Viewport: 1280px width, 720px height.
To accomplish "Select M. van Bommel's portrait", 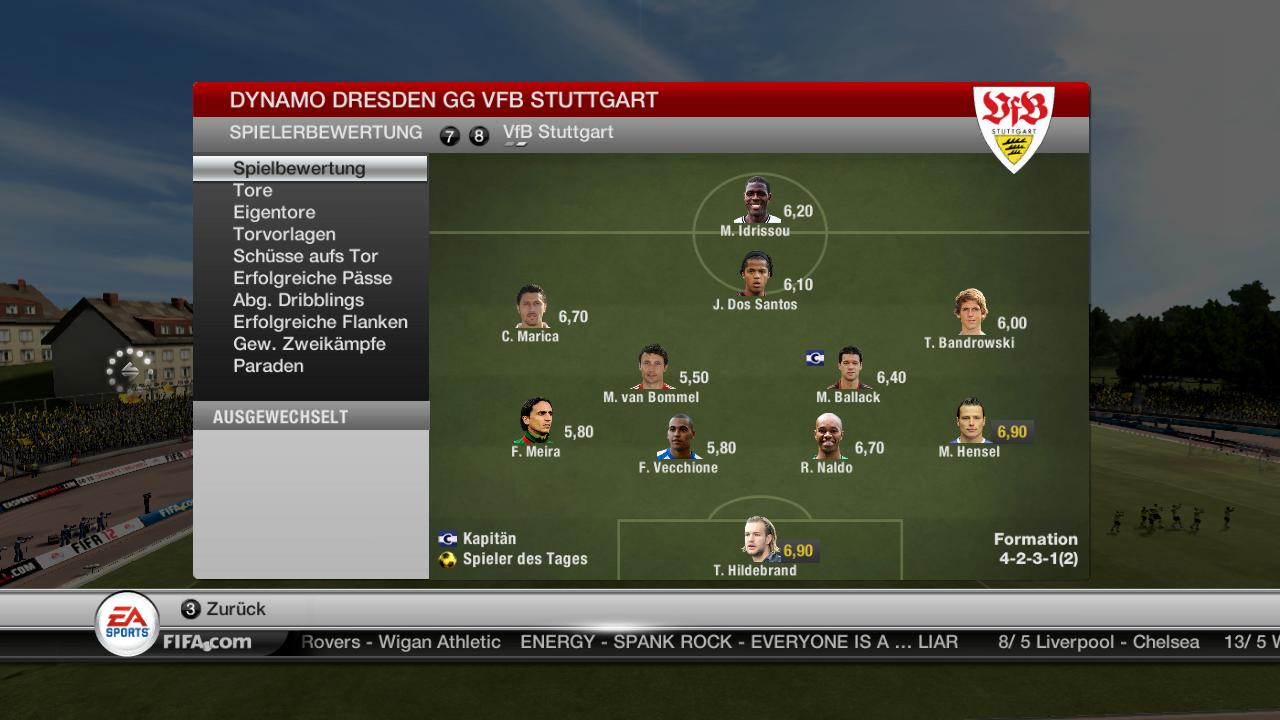I will pyautogui.click(x=652, y=368).
